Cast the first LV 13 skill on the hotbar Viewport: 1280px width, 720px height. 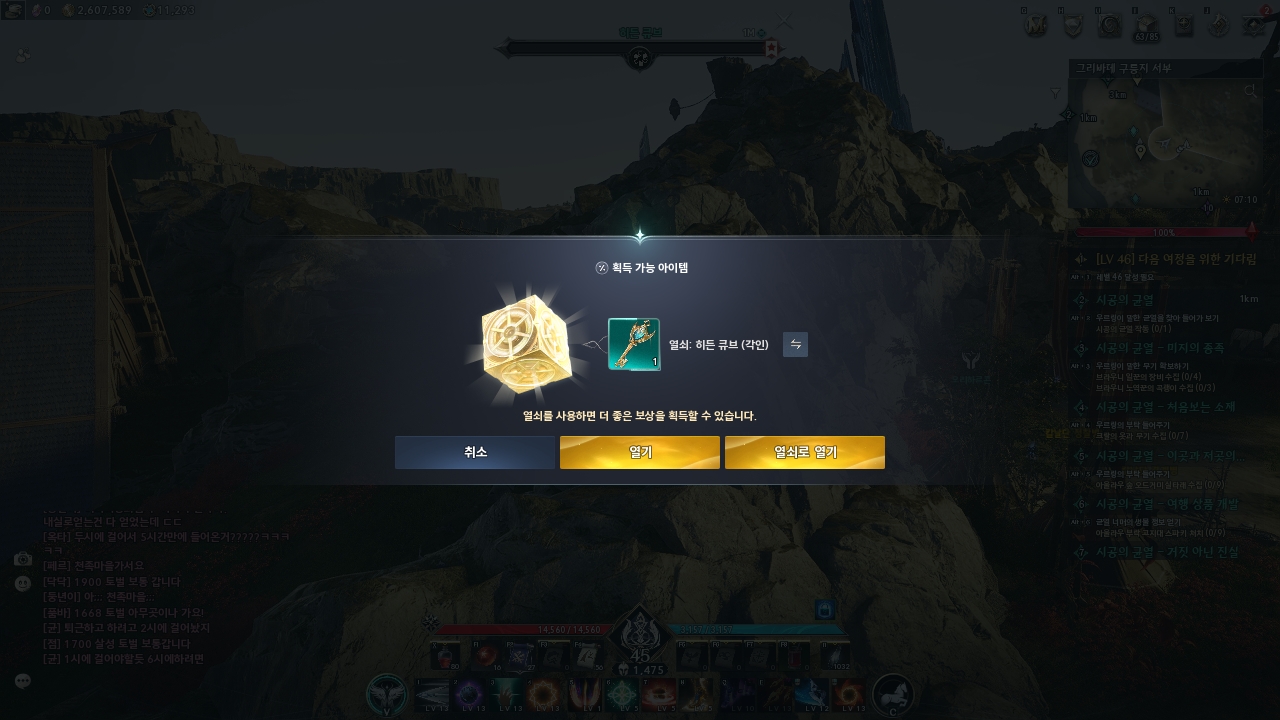click(x=432, y=692)
